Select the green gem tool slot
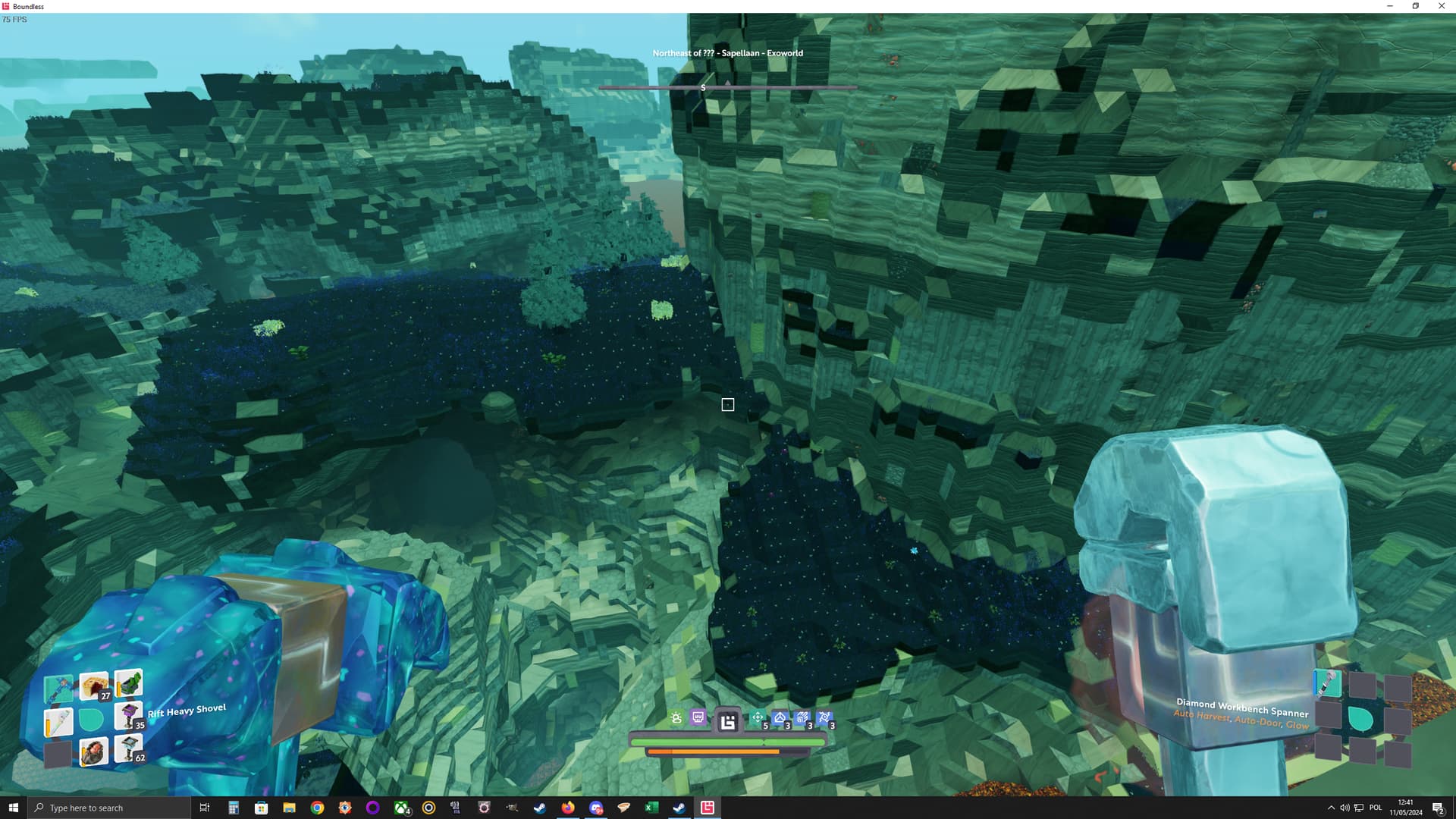The width and height of the screenshot is (1456, 819). [129, 682]
